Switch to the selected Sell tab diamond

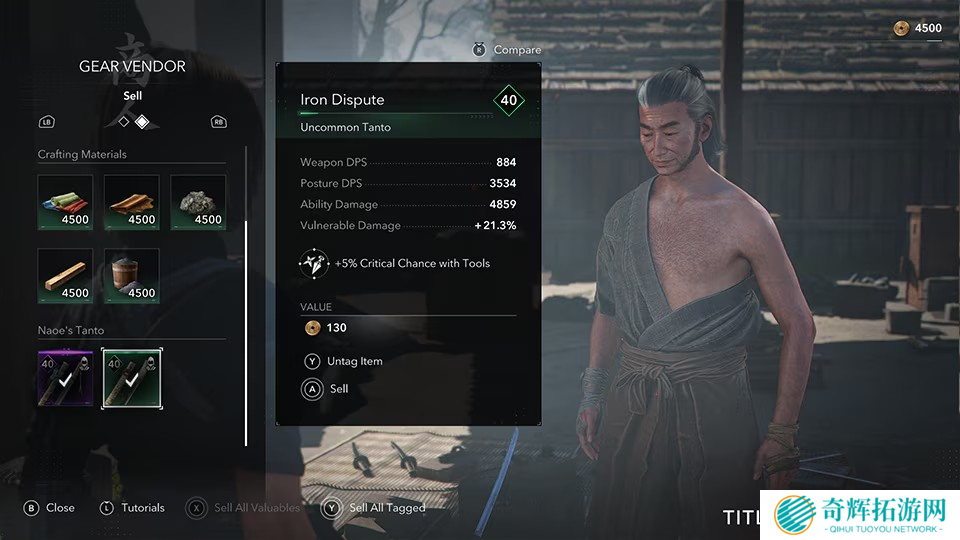[142, 121]
